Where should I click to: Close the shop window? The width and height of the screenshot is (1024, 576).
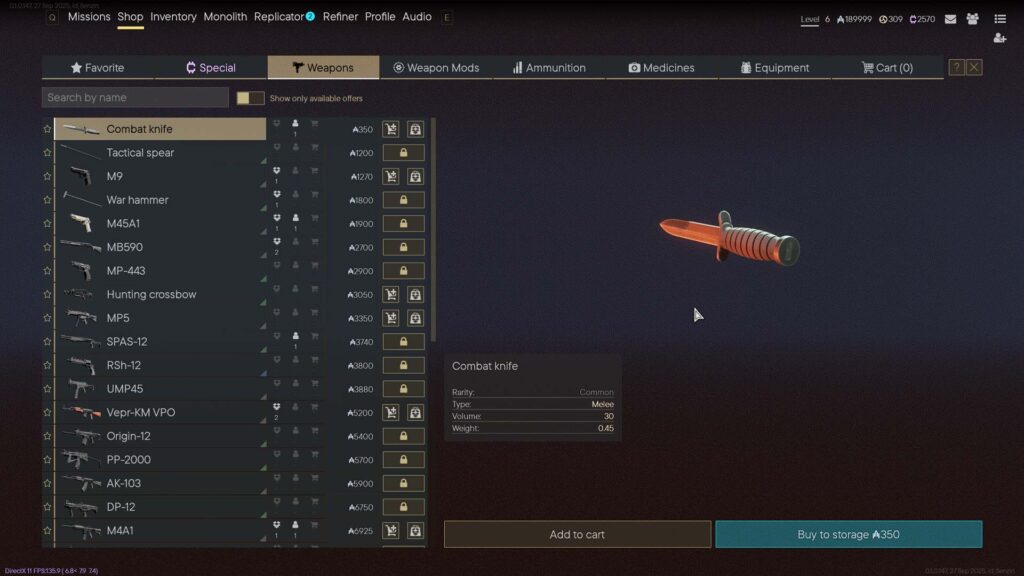974,67
